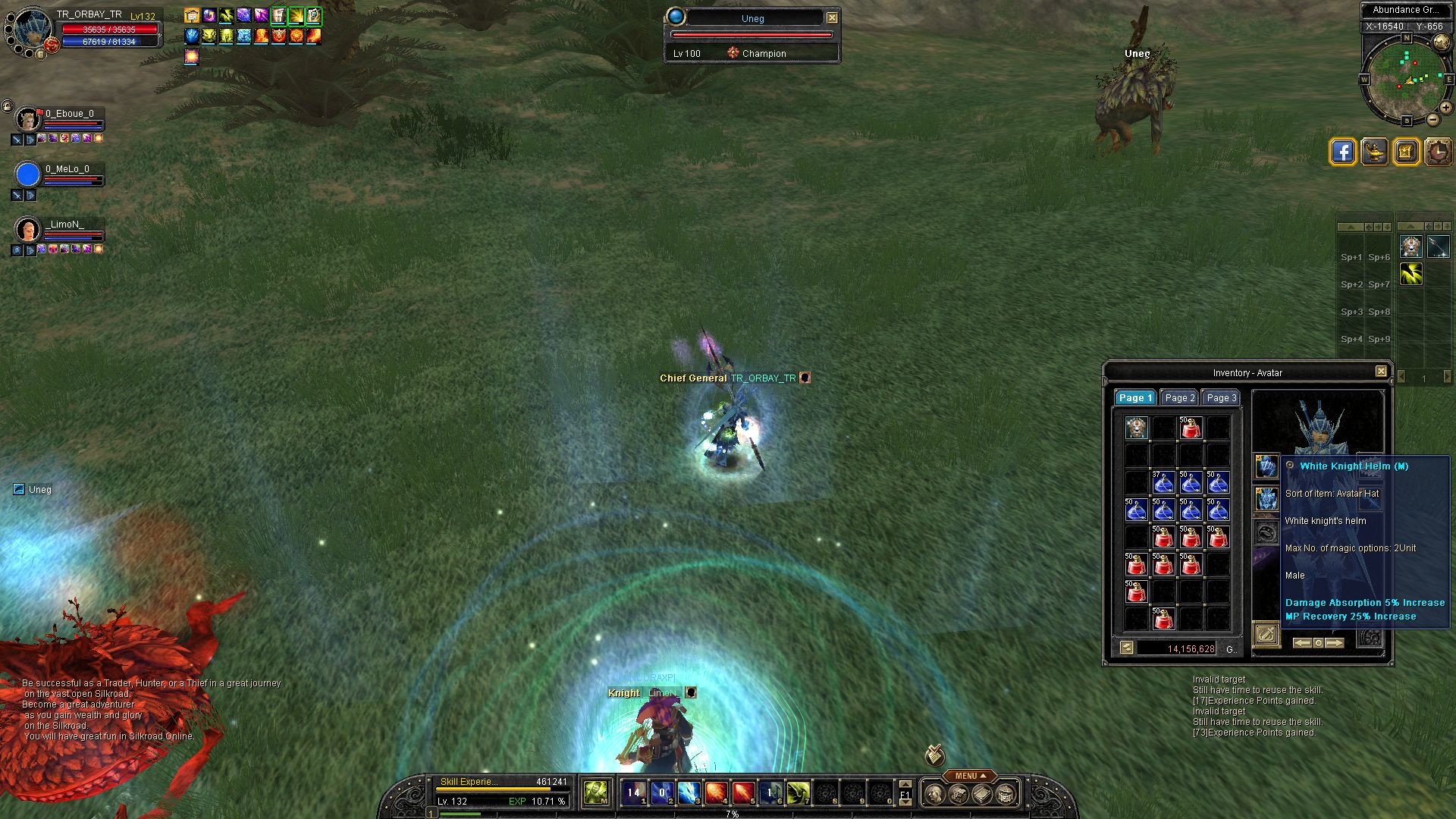This screenshot has height=819, width=1456.
Task: Switch to inventory Page 2
Action: click(x=1179, y=398)
